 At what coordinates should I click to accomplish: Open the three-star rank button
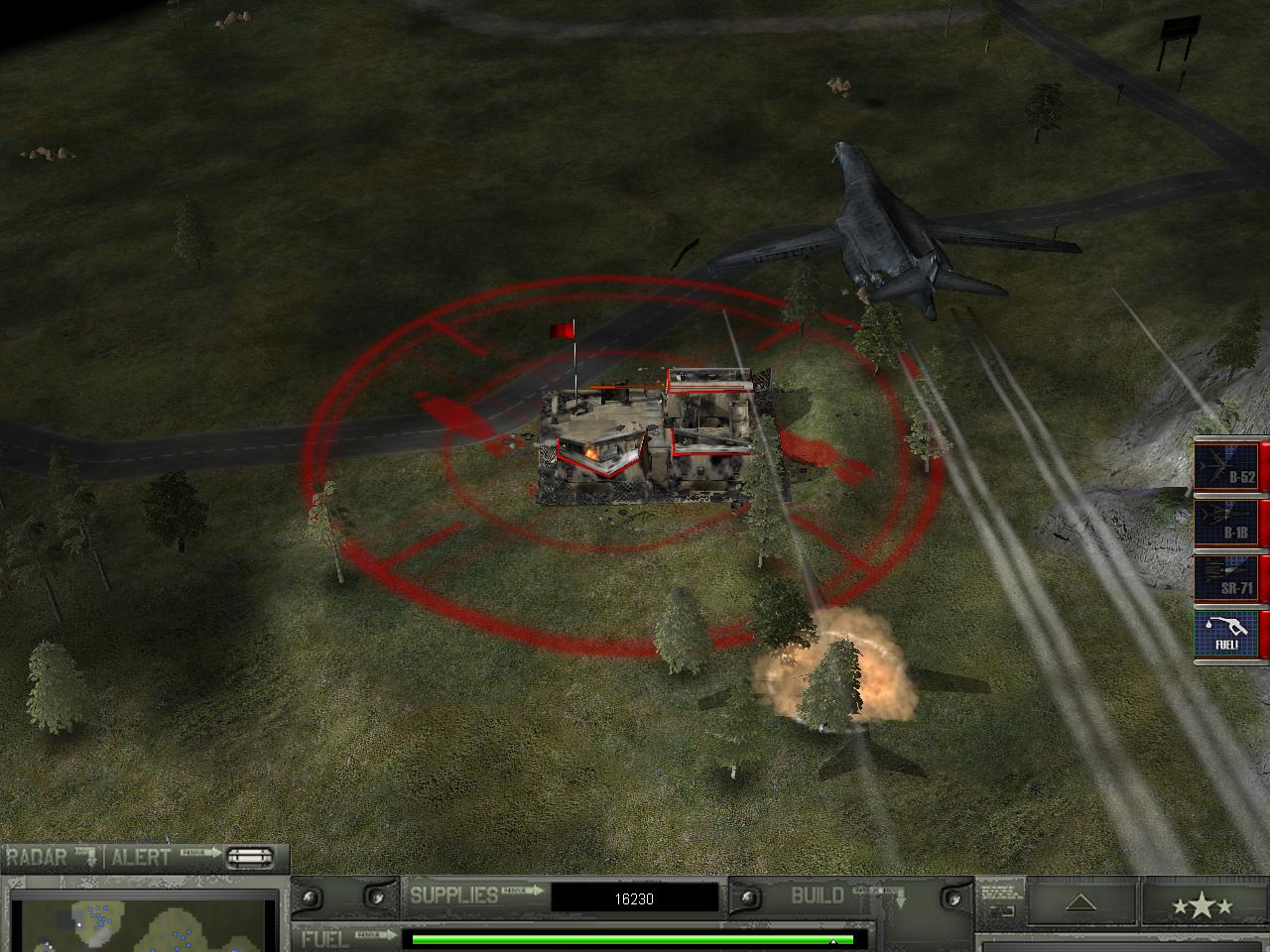(x=1202, y=905)
